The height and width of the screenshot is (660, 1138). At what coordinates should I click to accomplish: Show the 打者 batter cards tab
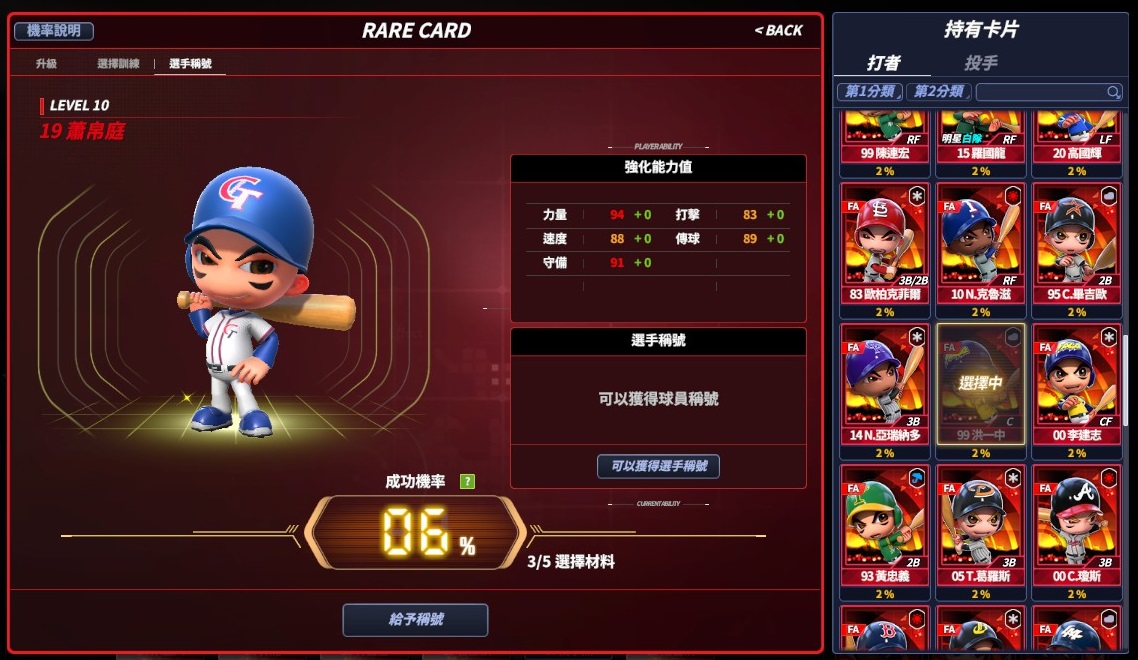tap(883, 63)
